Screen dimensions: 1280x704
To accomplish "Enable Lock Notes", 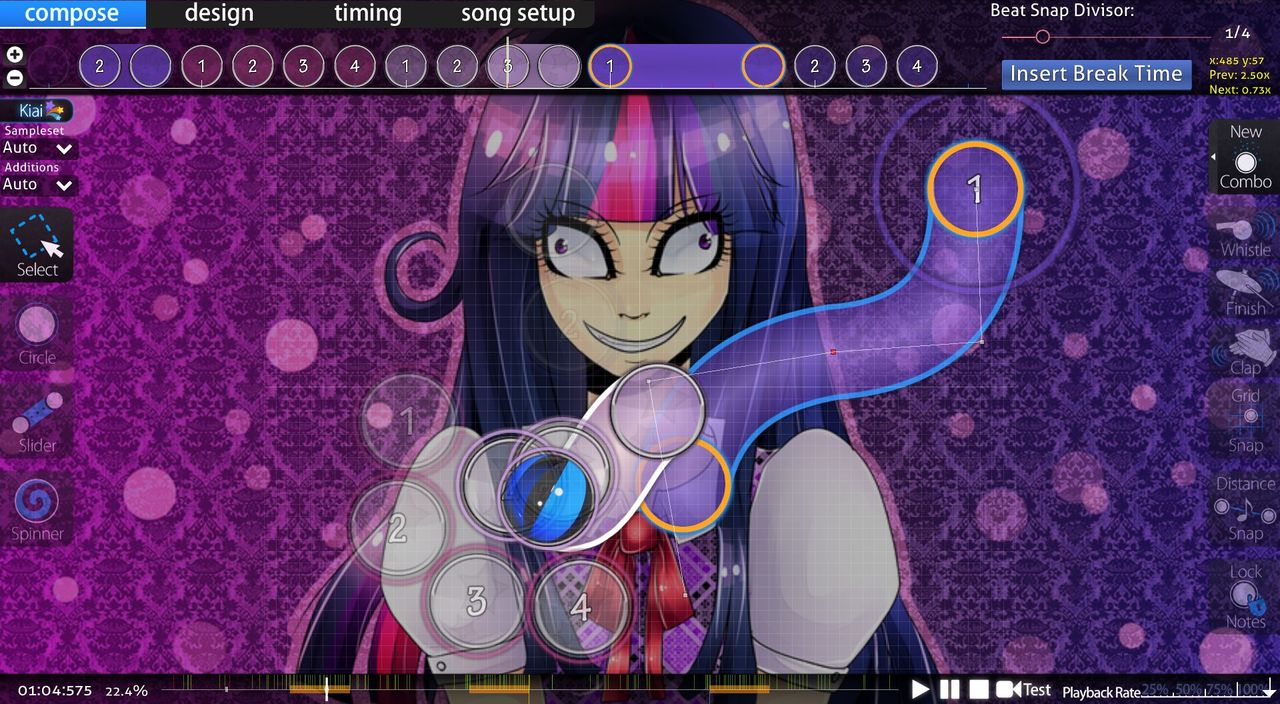I will [x=1245, y=597].
